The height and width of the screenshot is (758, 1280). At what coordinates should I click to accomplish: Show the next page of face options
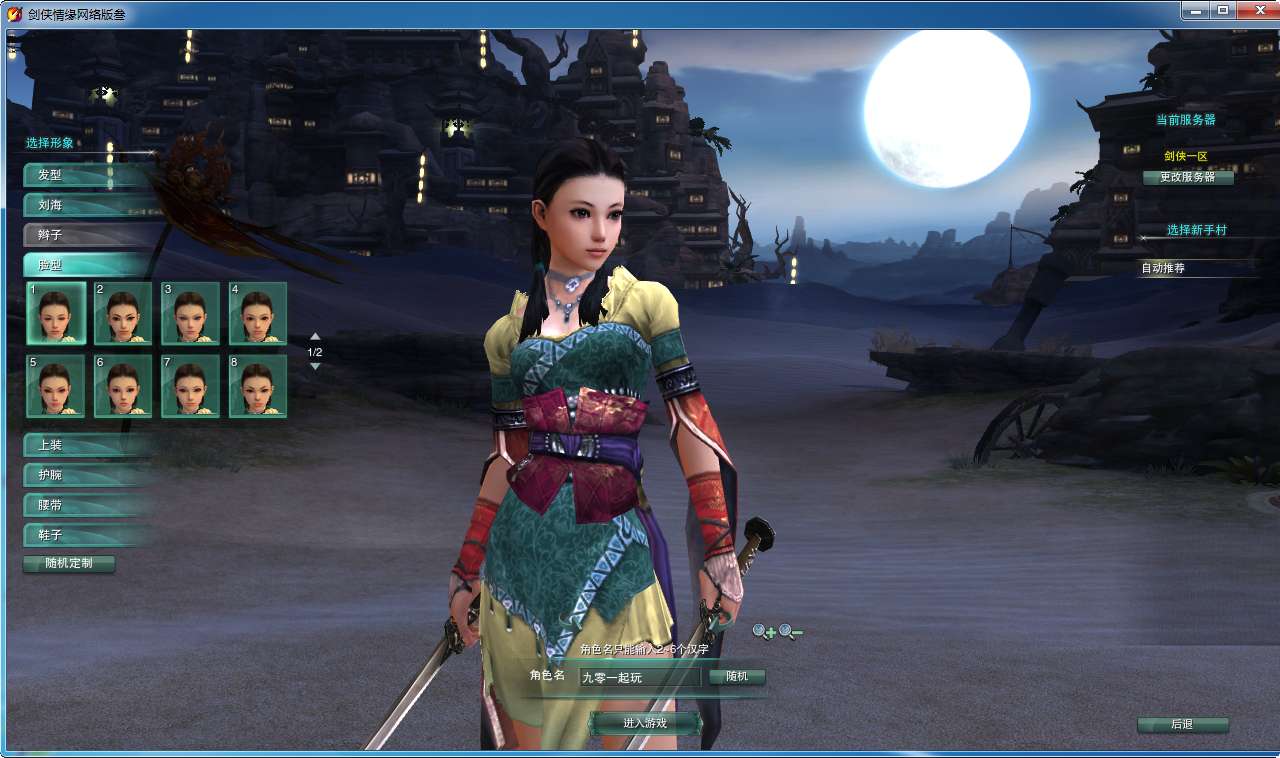[x=315, y=366]
